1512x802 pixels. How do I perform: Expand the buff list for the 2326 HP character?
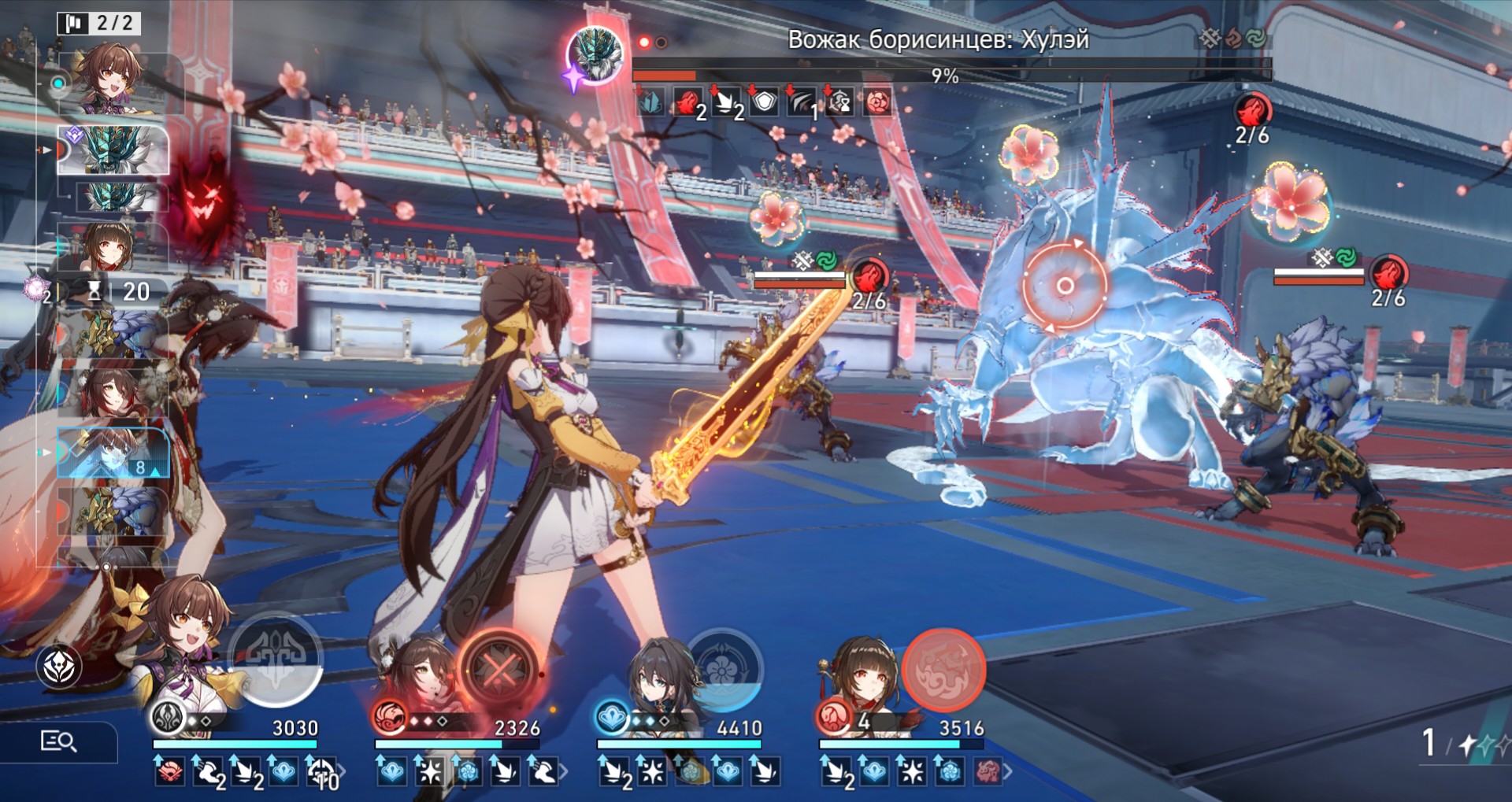pos(562,771)
